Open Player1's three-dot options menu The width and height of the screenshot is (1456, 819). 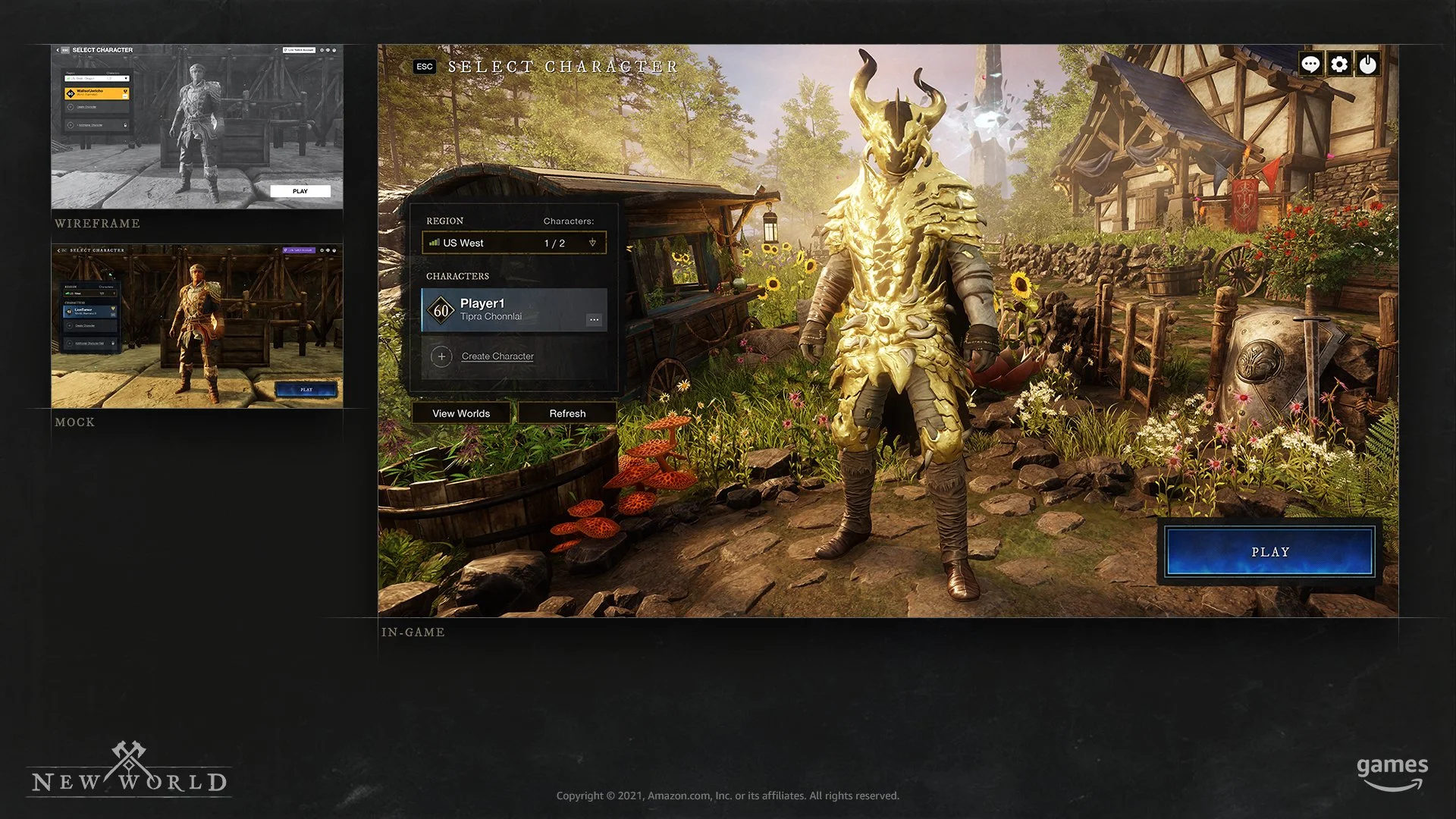tap(594, 320)
